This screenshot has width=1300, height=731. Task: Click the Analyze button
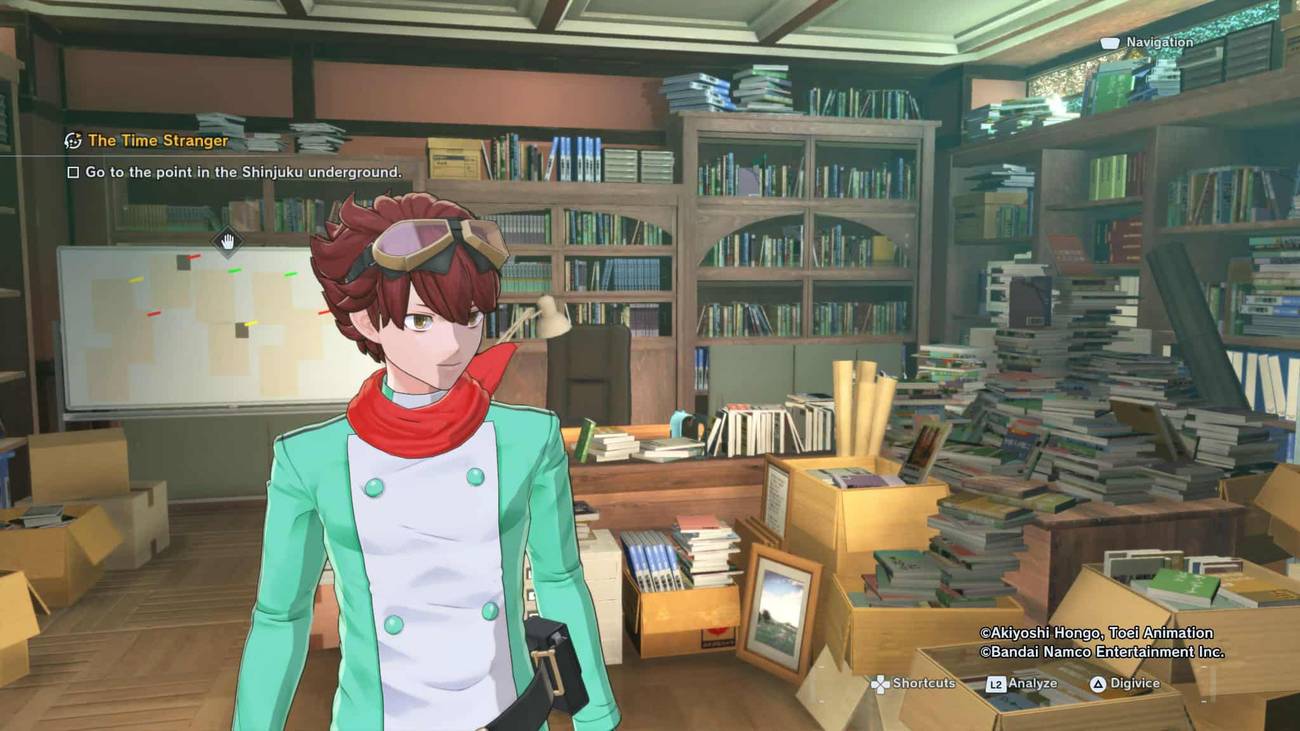pyautogui.click(x=1033, y=684)
